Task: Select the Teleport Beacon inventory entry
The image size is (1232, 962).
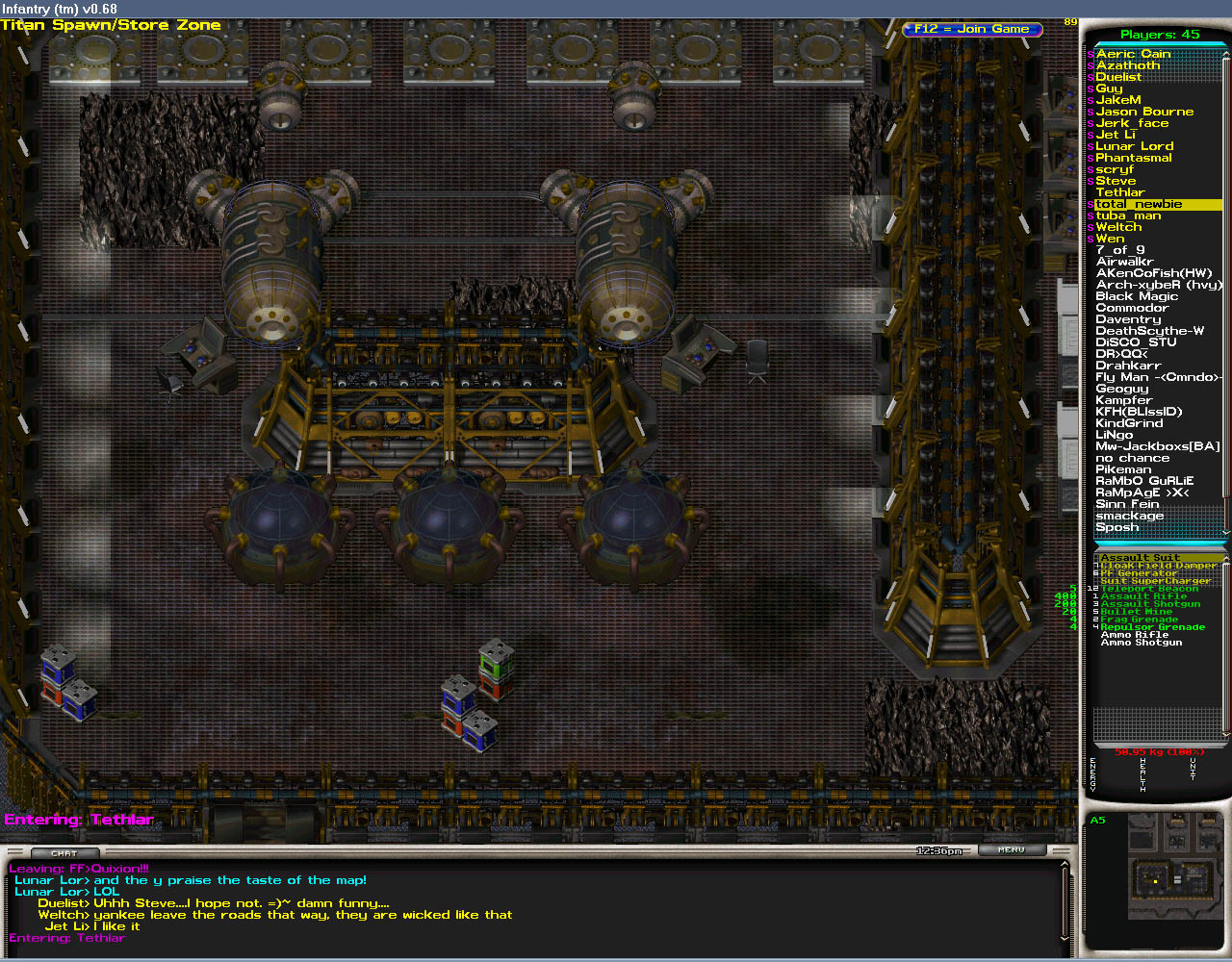Action: point(1149,589)
